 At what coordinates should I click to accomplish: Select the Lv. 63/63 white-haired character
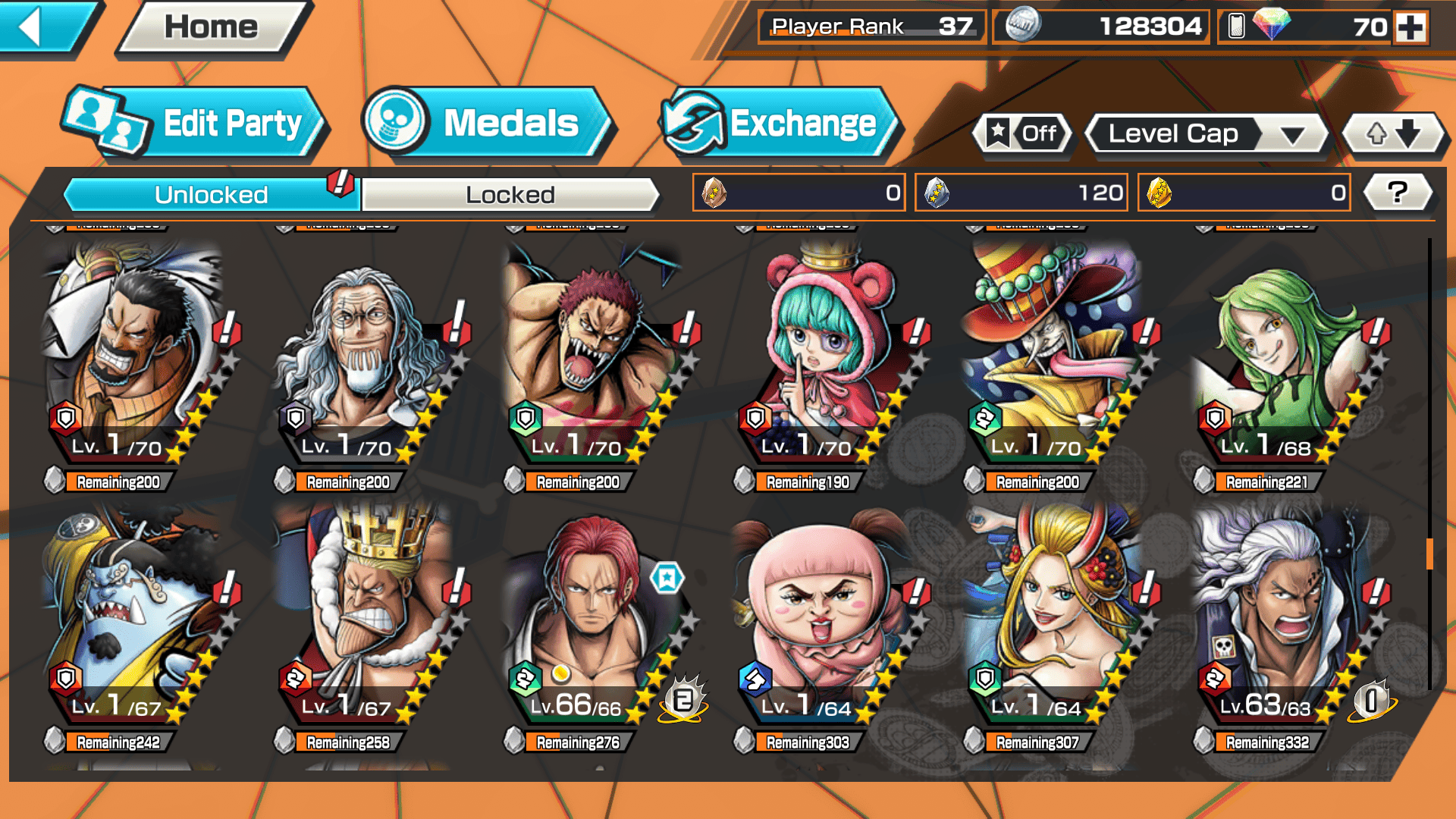pos(1285,622)
